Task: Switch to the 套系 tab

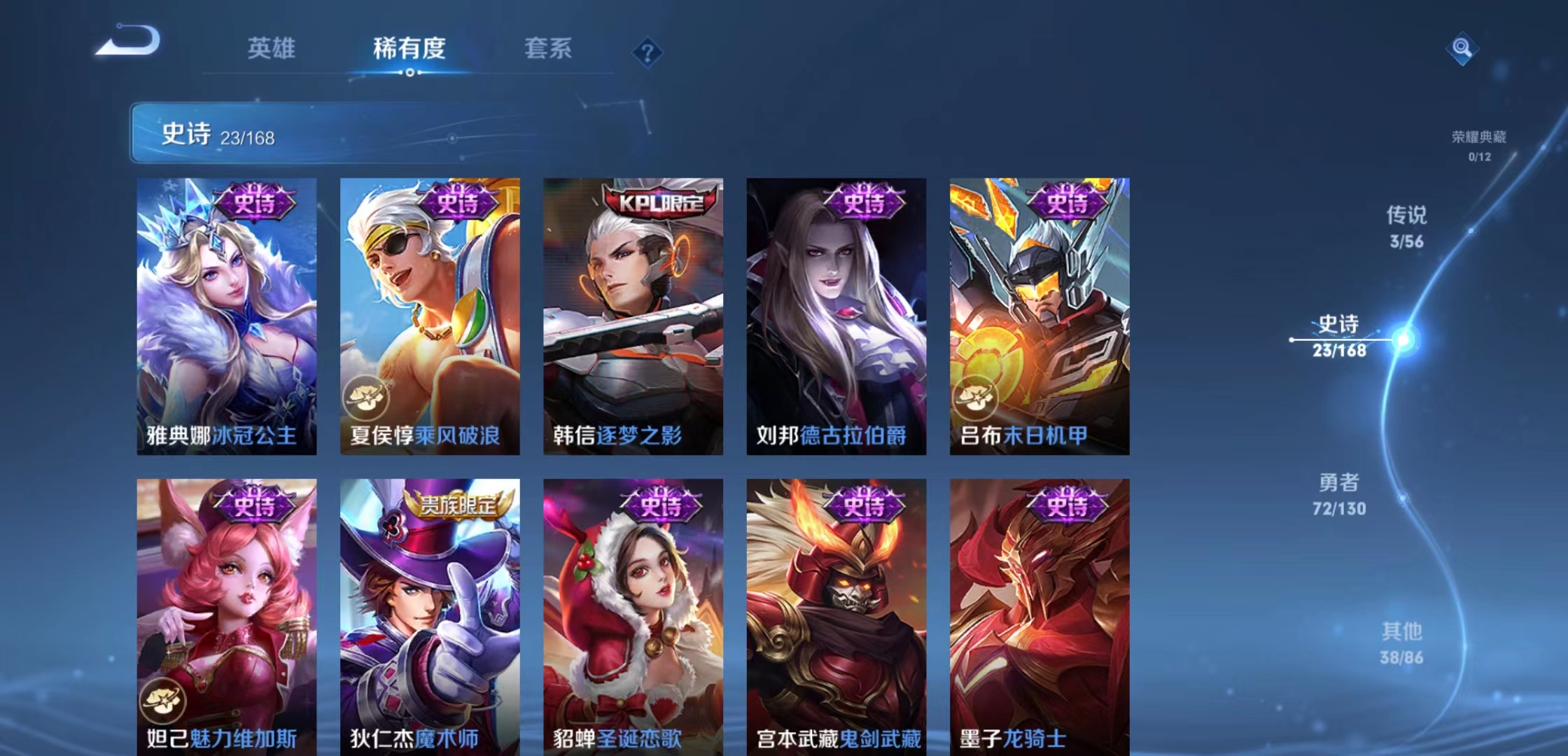Action: coord(549,49)
